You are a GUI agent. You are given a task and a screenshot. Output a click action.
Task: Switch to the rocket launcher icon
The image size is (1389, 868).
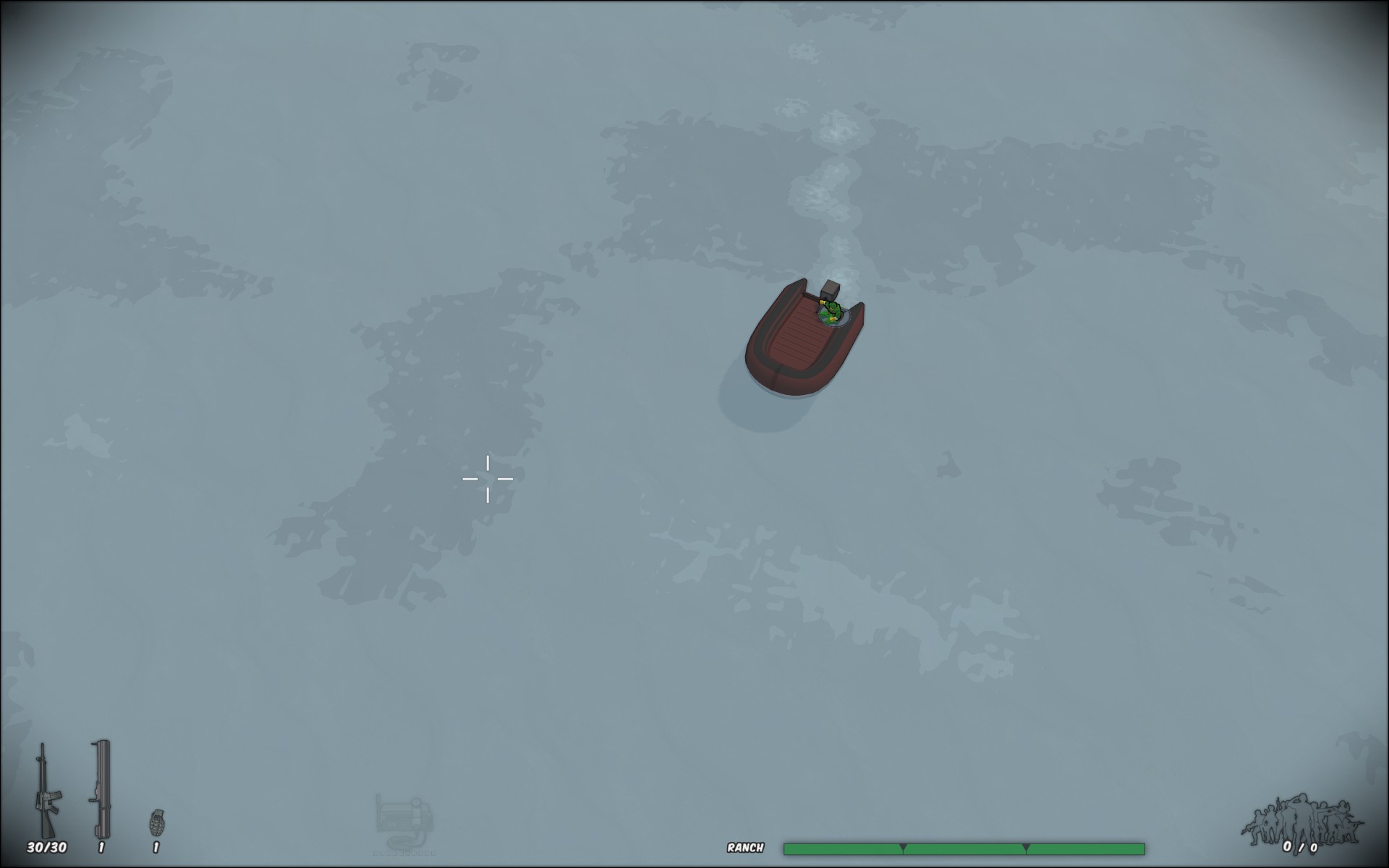[x=101, y=788]
